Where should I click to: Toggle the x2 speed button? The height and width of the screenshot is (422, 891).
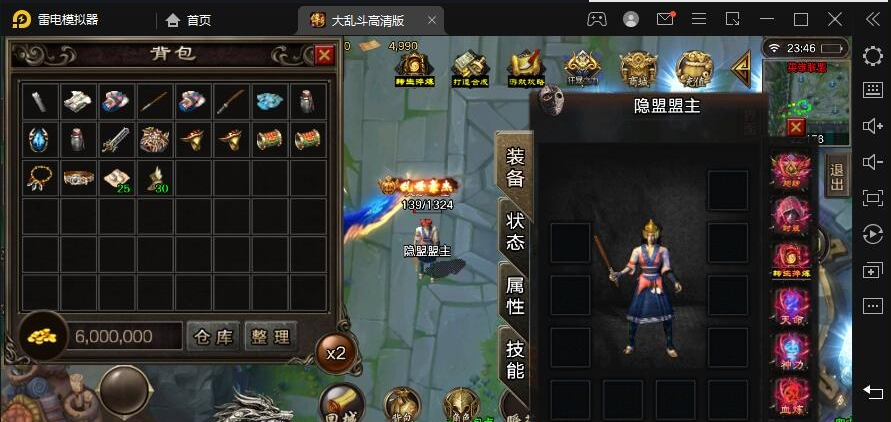pos(337,352)
